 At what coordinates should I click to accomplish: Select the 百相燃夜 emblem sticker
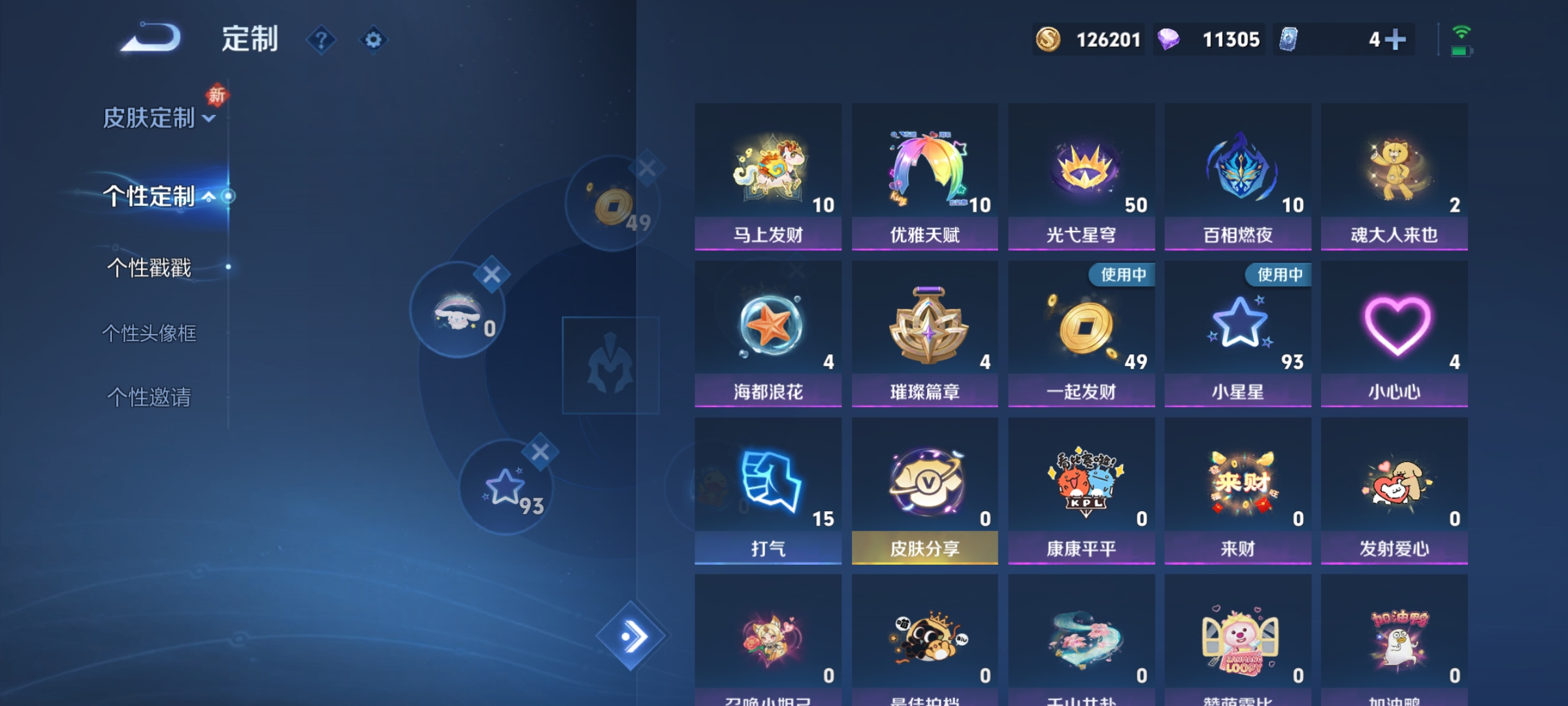tap(1237, 173)
